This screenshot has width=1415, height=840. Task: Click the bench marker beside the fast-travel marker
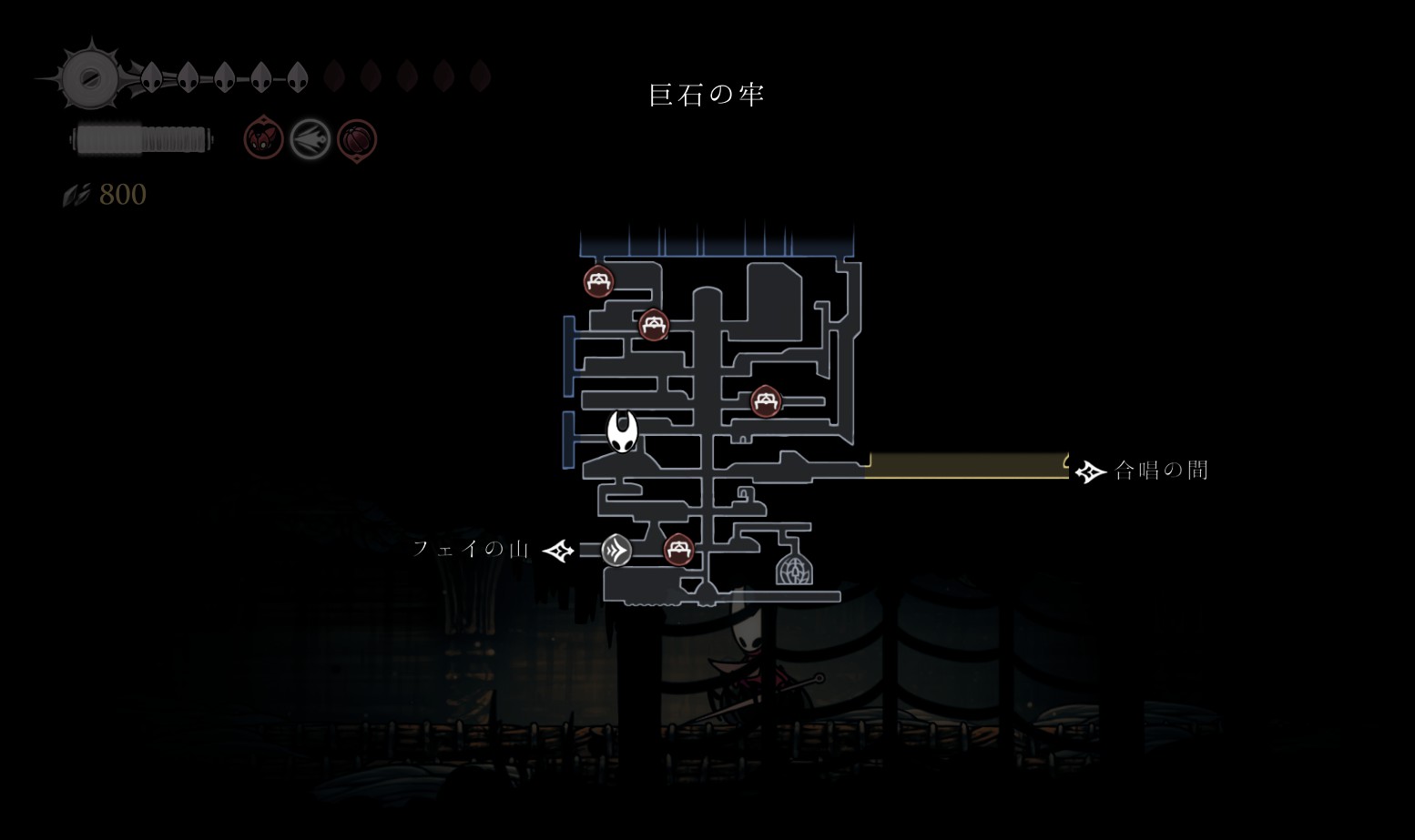(678, 549)
